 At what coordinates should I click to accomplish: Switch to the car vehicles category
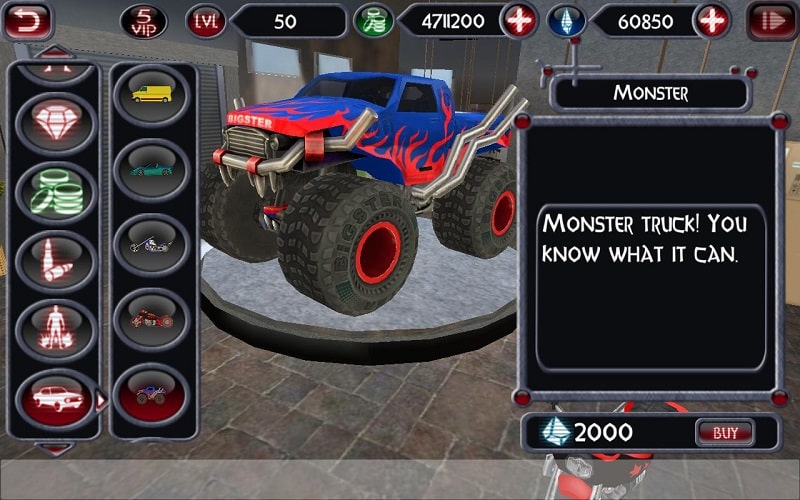pos(57,397)
